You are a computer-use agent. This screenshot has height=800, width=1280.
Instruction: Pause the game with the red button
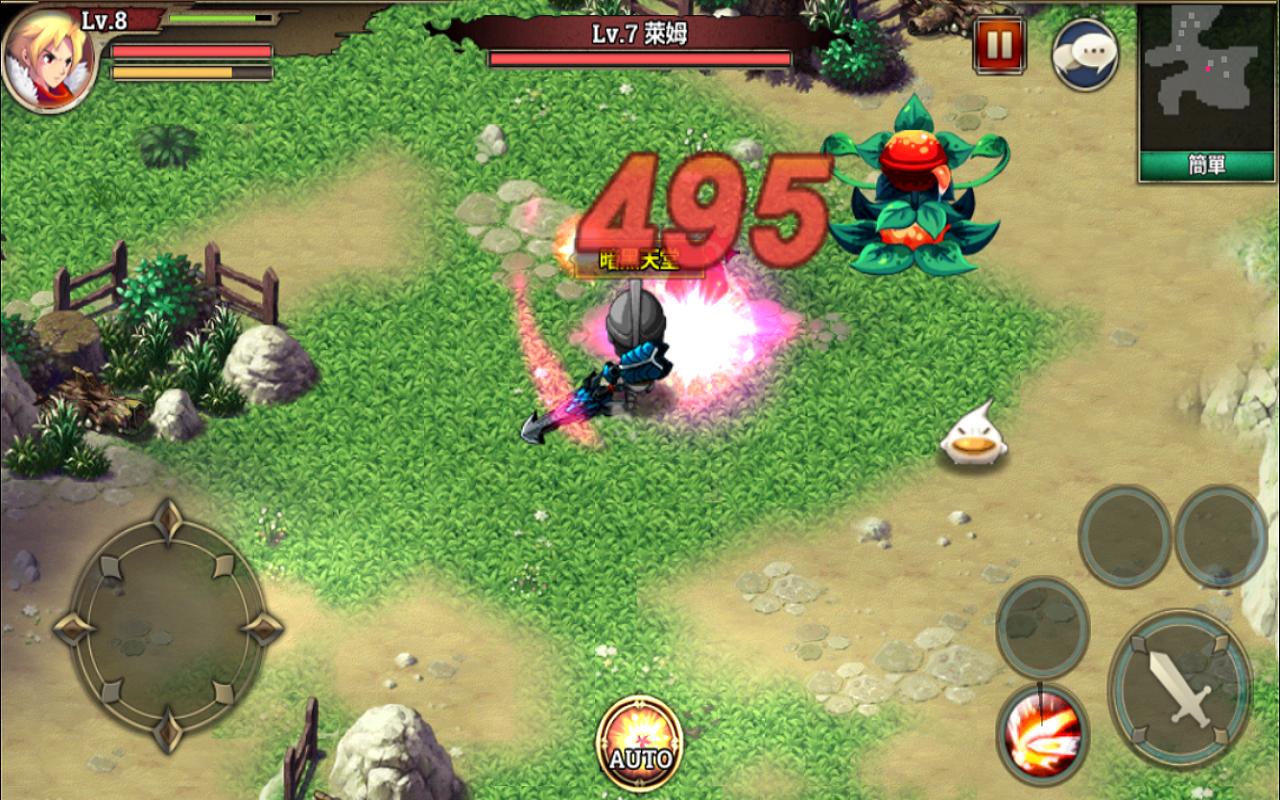coord(999,45)
